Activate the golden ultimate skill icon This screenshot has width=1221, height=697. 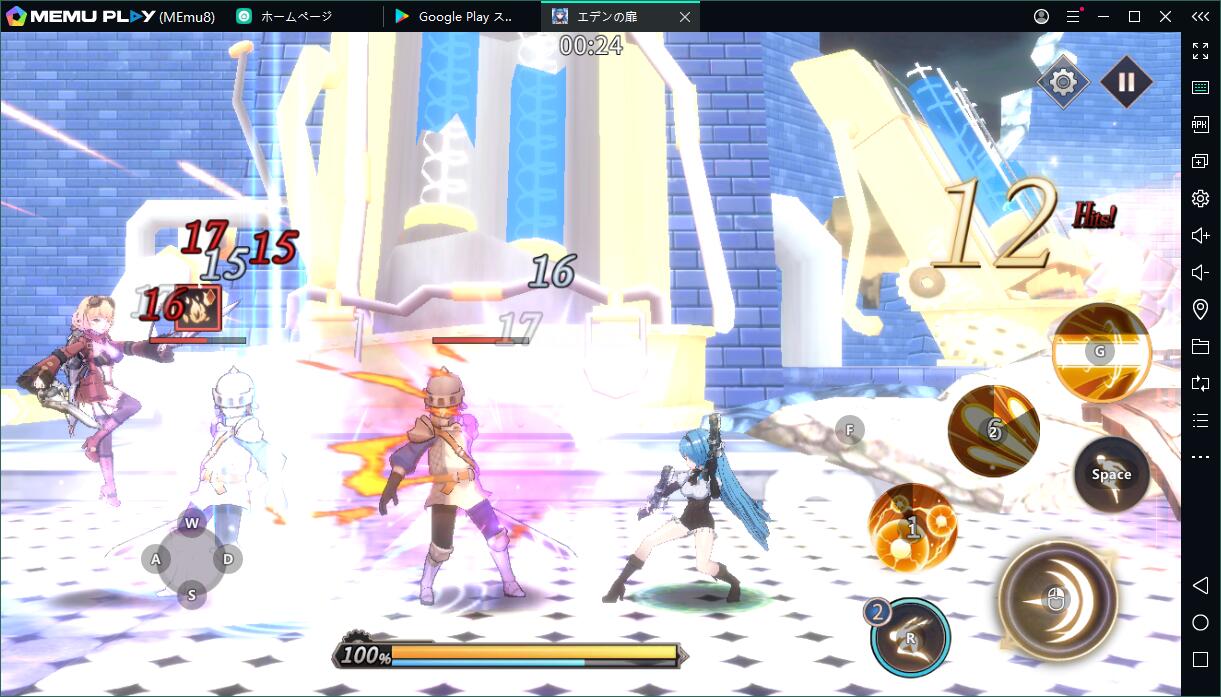(x=1101, y=352)
